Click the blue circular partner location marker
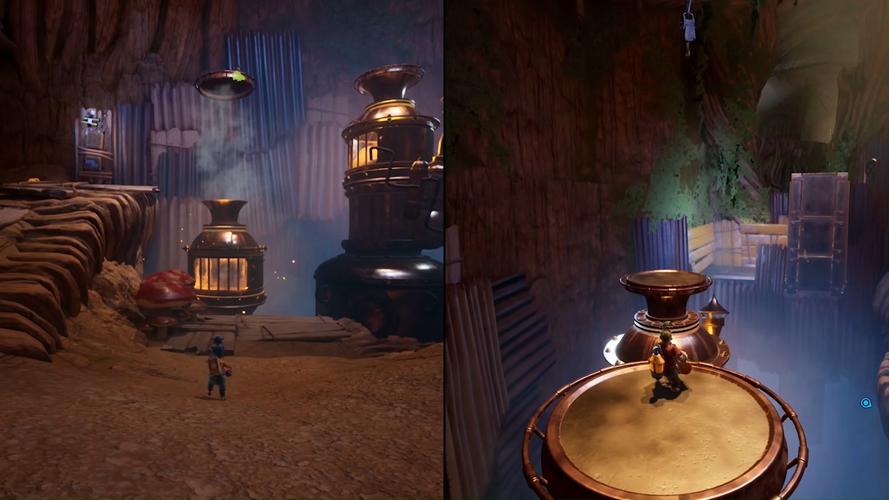 [866, 403]
